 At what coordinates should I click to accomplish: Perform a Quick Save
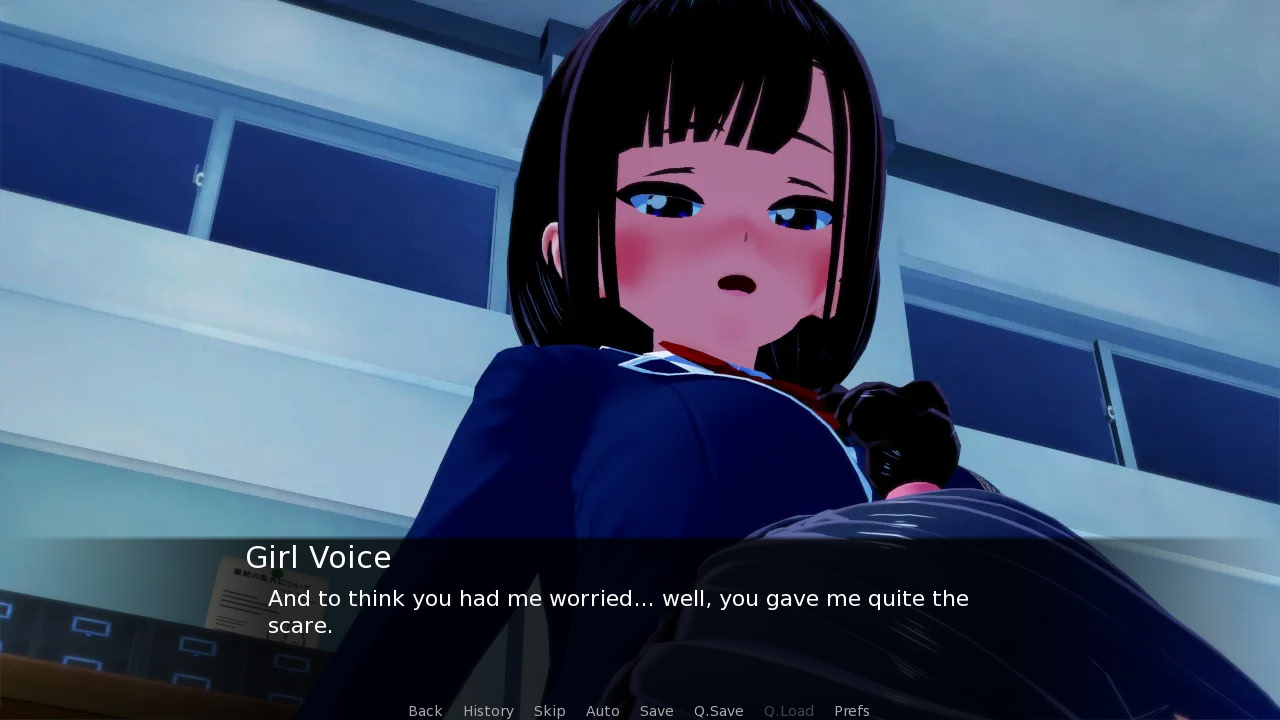point(717,710)
